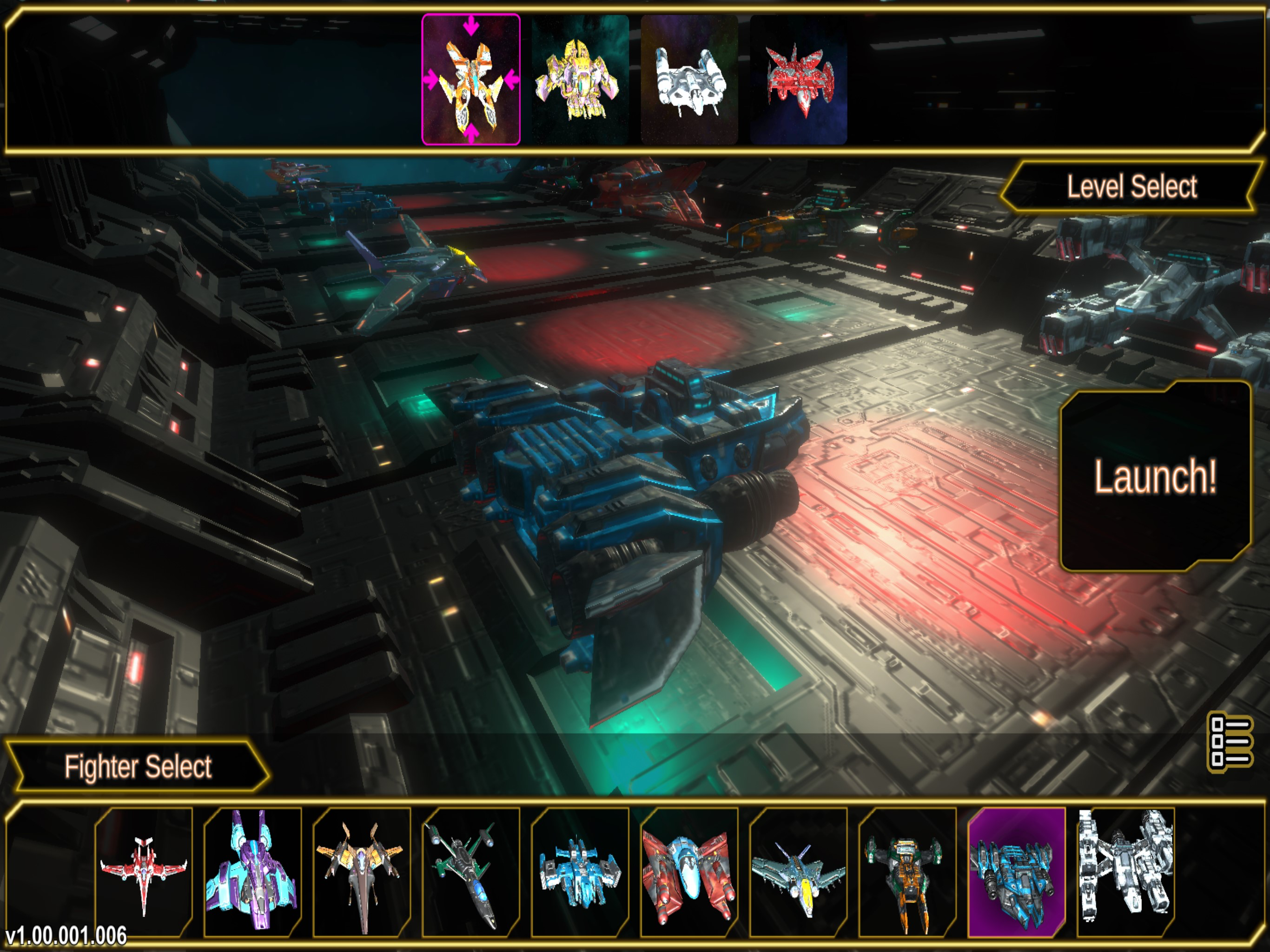Screen dimensions: 1270x952
Task: Choose the yellow and pink level ship tile
Action: 580,80
